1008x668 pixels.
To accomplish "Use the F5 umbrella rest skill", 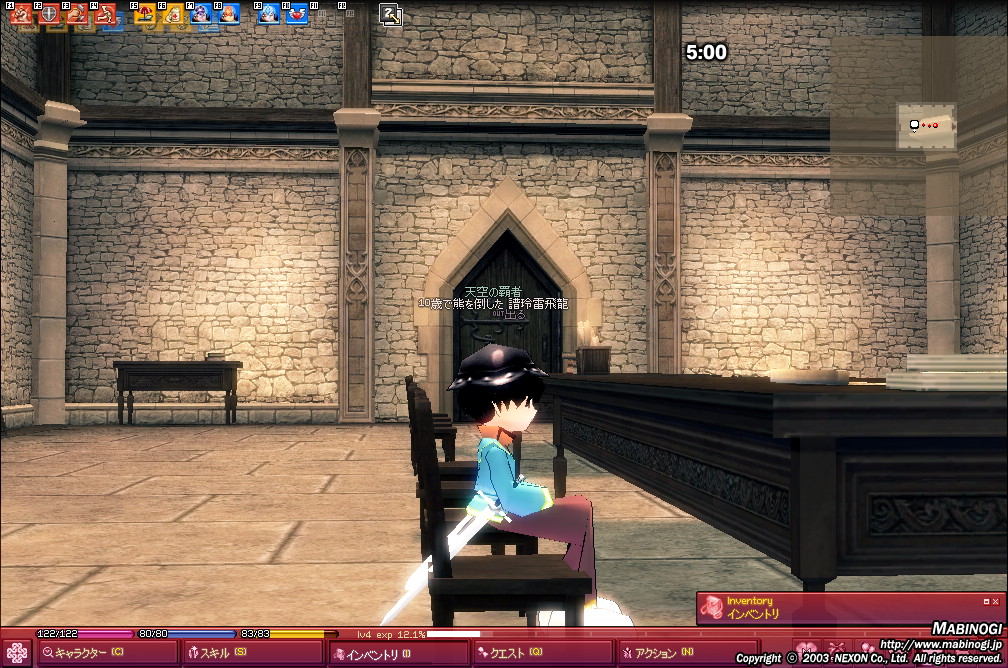I will (146, 14).
